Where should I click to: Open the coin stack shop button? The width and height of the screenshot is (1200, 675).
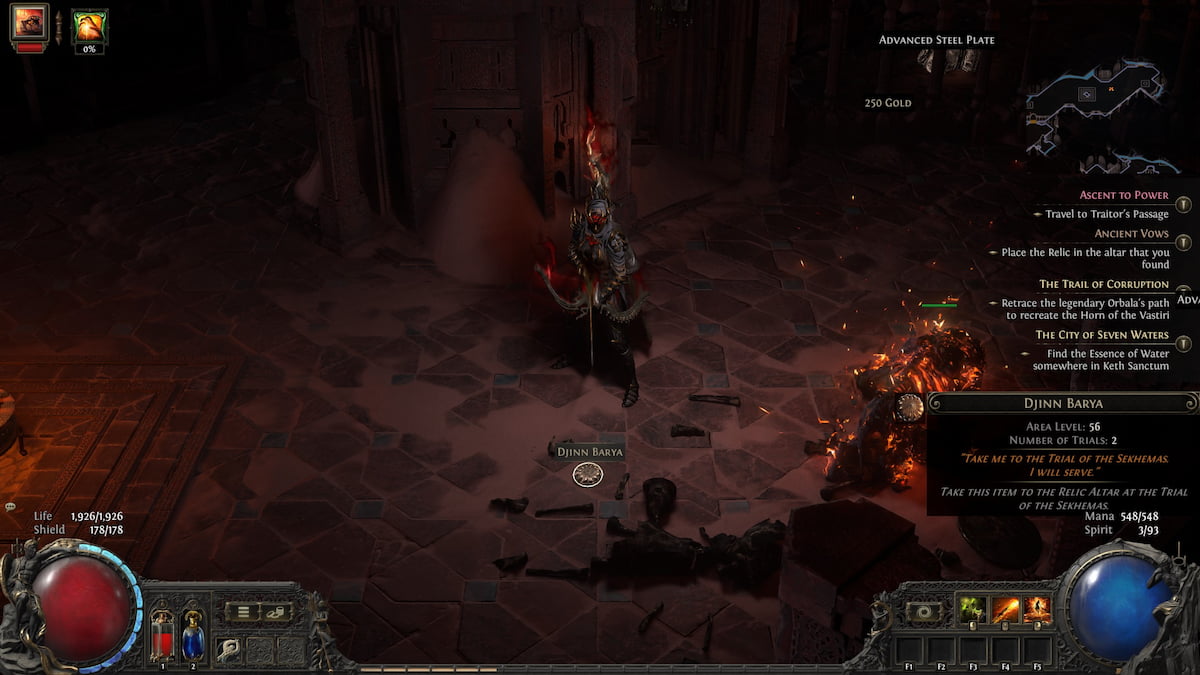276,611
